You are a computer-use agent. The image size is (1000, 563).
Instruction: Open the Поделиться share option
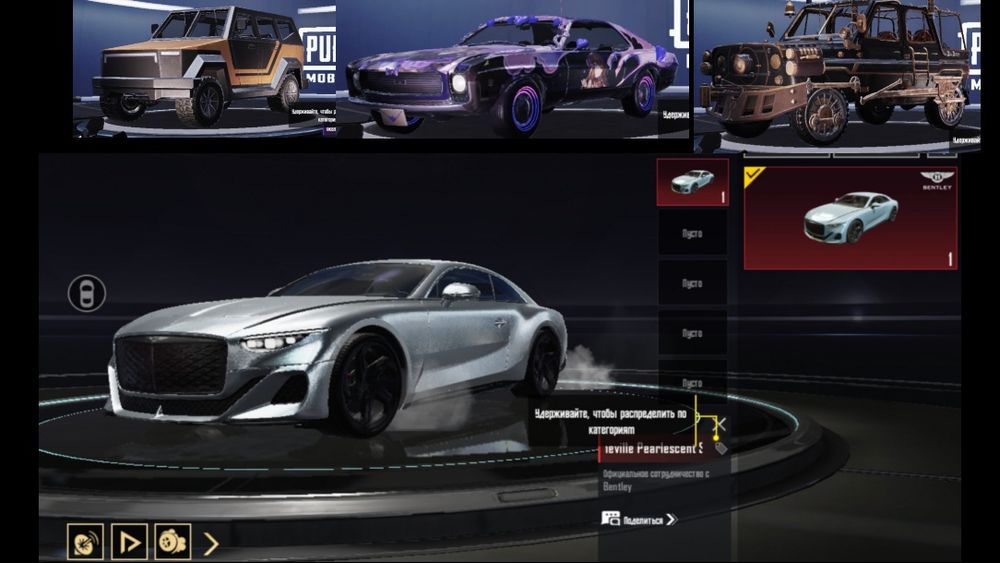(x=640, y=519)
